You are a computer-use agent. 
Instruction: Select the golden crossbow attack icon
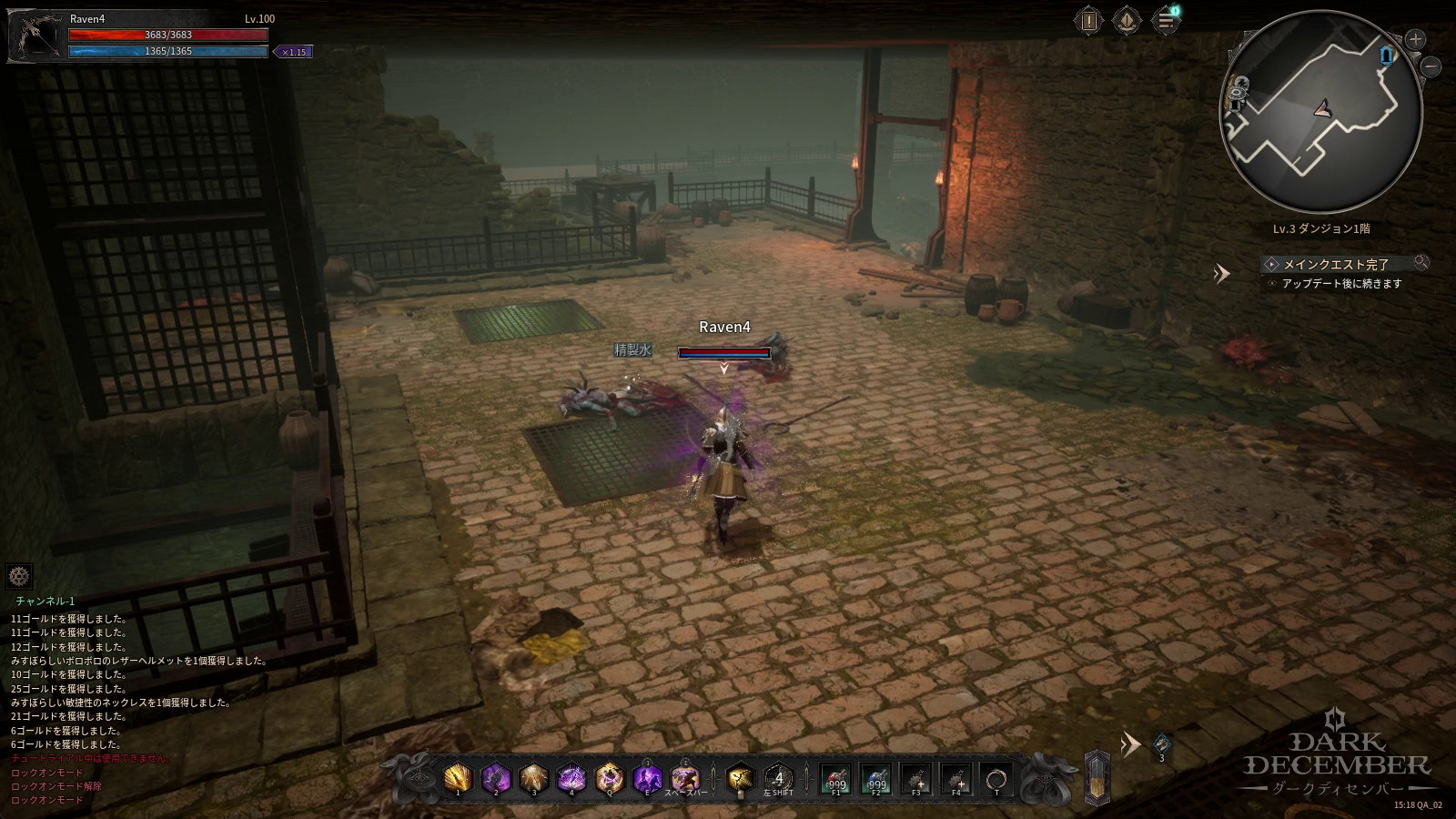pyautogui.click(x=741, y=778)
